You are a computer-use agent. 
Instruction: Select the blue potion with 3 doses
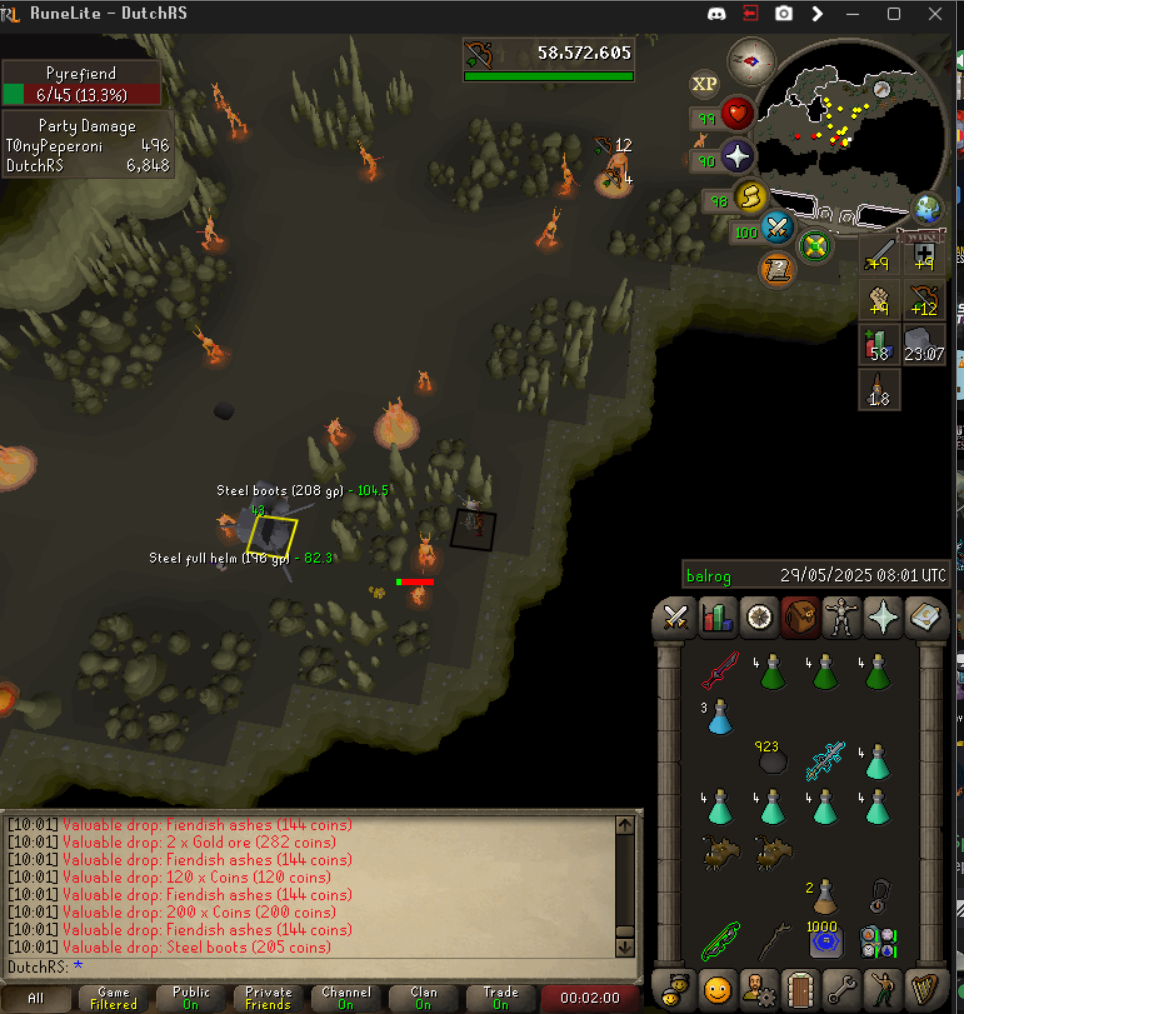pyautogui.click(x=719, y=716)
